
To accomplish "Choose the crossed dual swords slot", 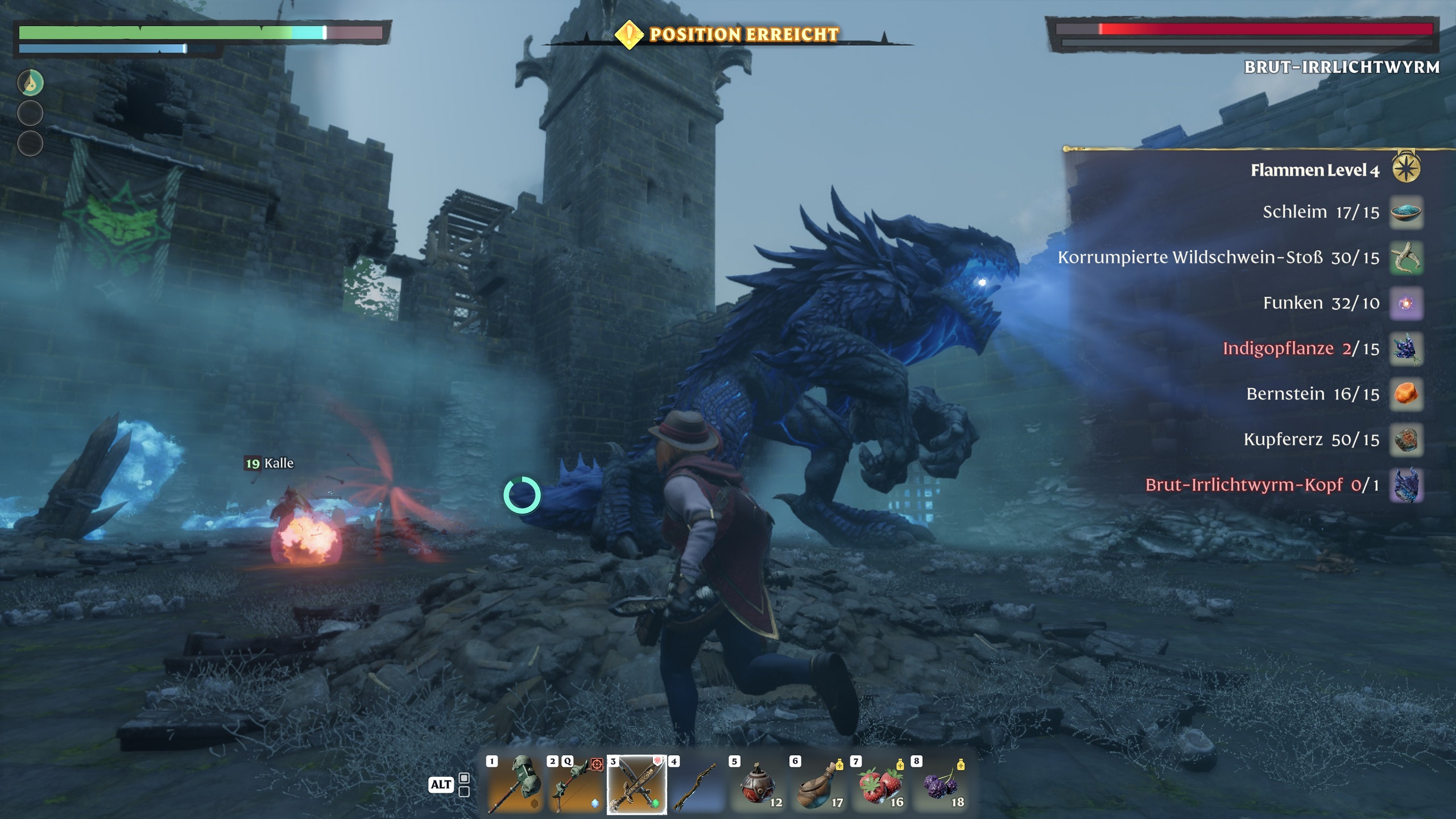I will pos(636,784).
